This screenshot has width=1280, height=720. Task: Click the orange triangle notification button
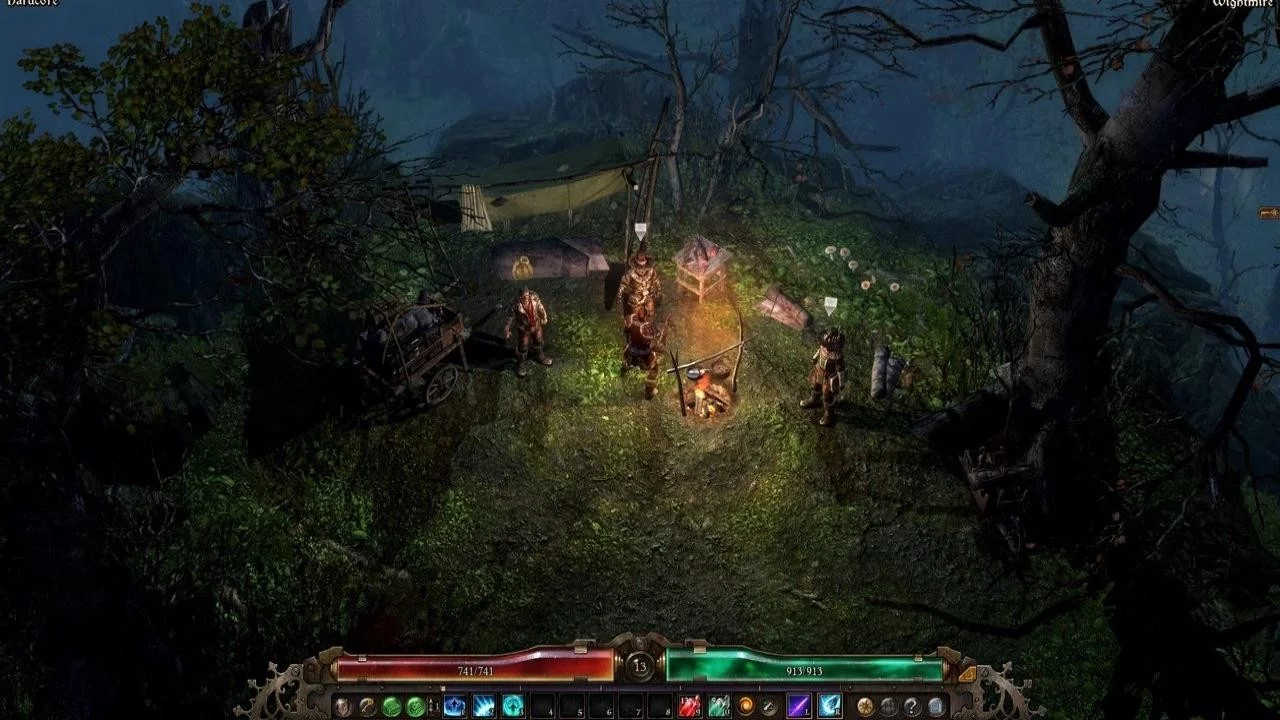(x=966, y=674)
